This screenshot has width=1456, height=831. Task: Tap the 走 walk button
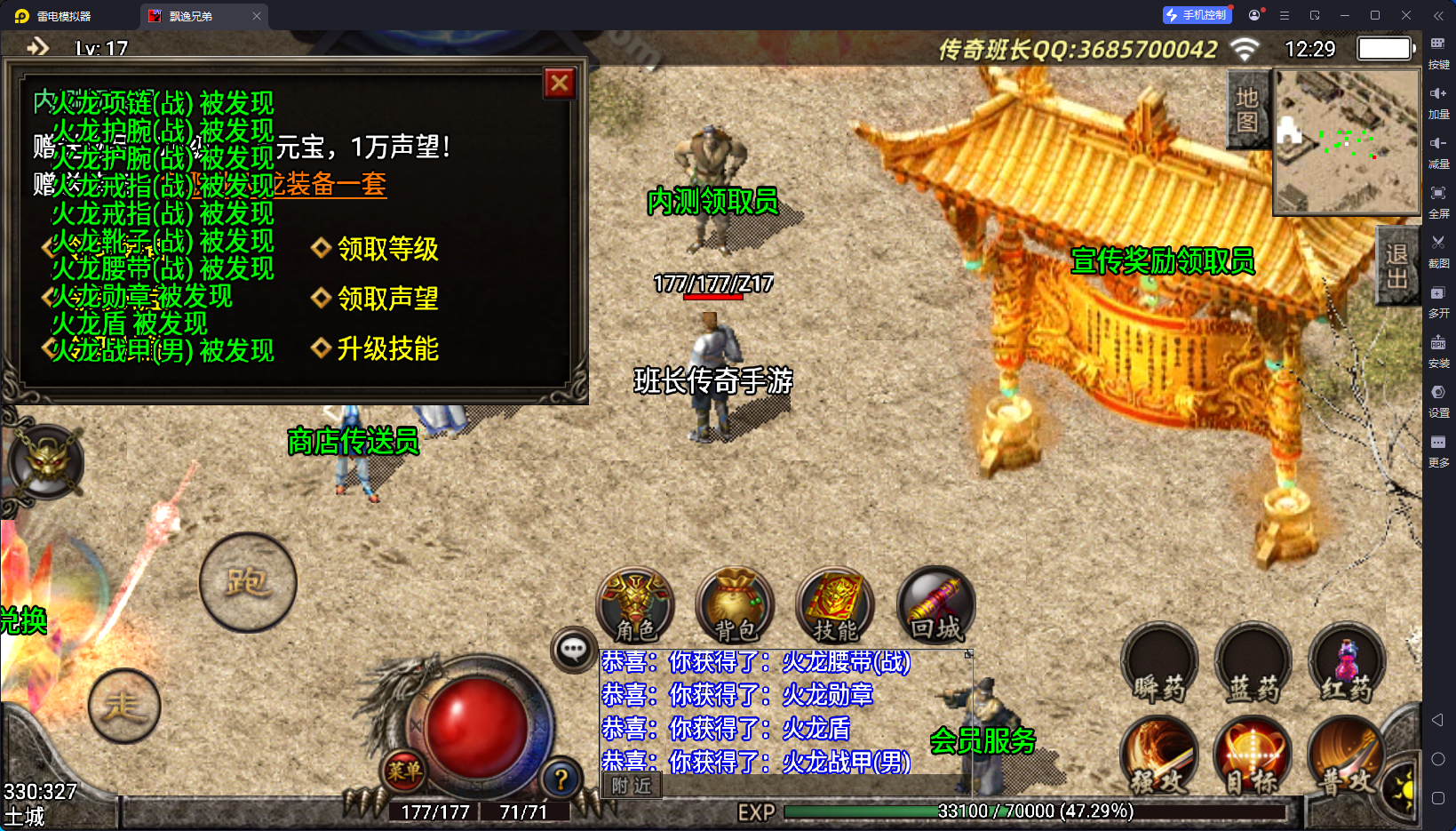click(124, 707)
